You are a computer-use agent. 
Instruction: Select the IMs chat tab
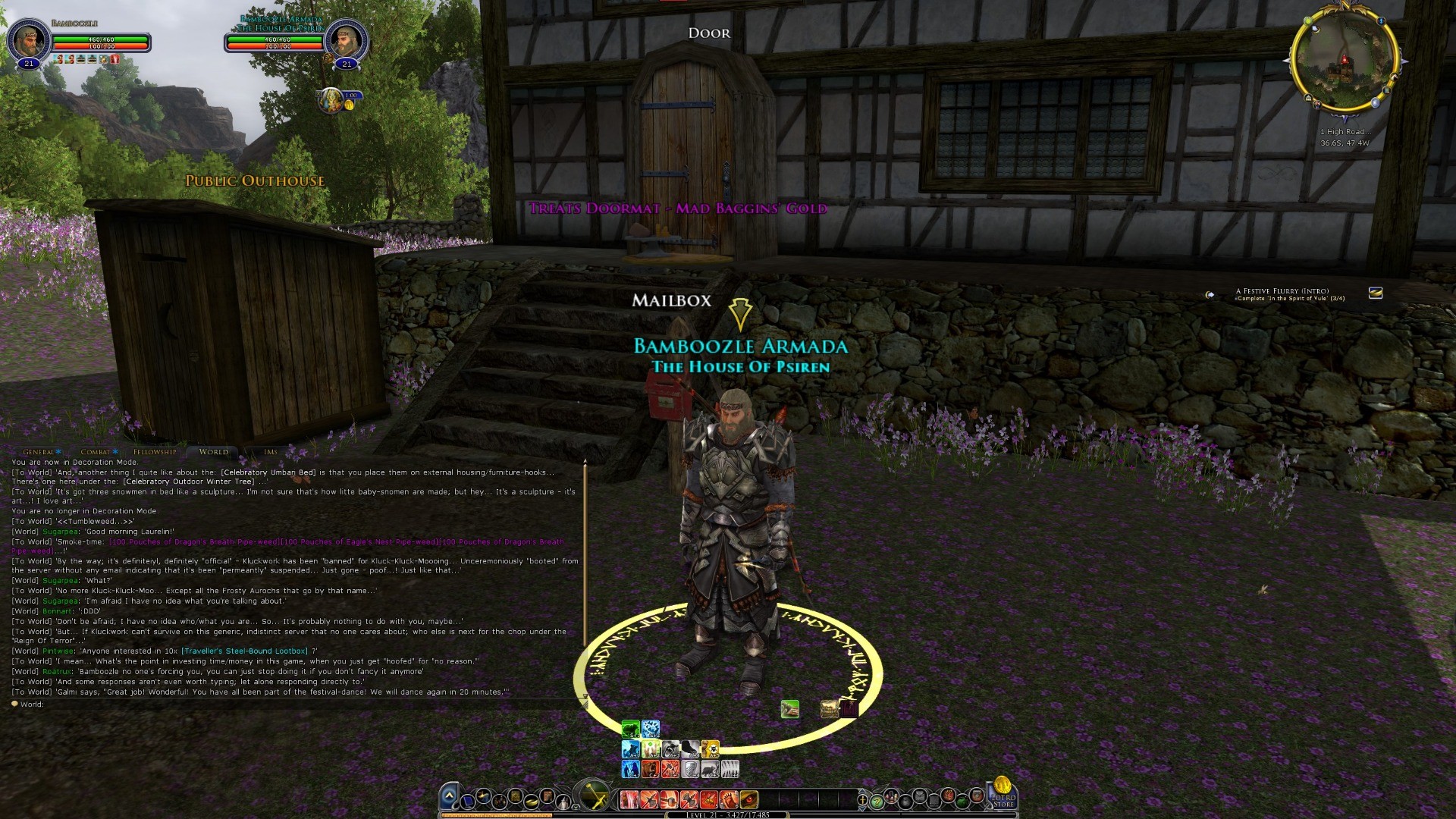(271, 452)
